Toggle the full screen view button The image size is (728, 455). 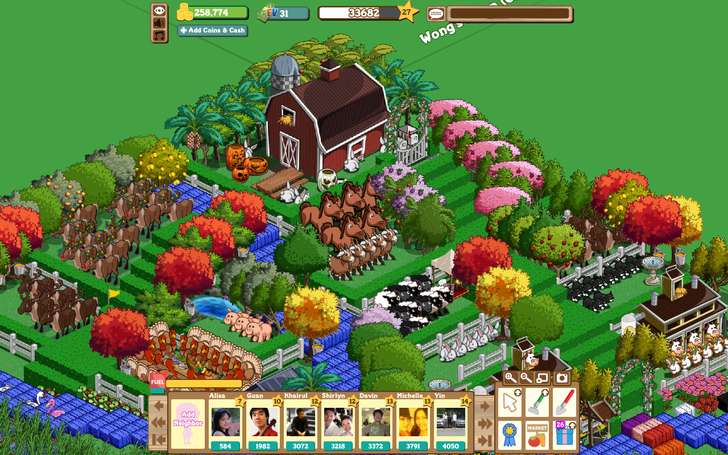(543, 378)
